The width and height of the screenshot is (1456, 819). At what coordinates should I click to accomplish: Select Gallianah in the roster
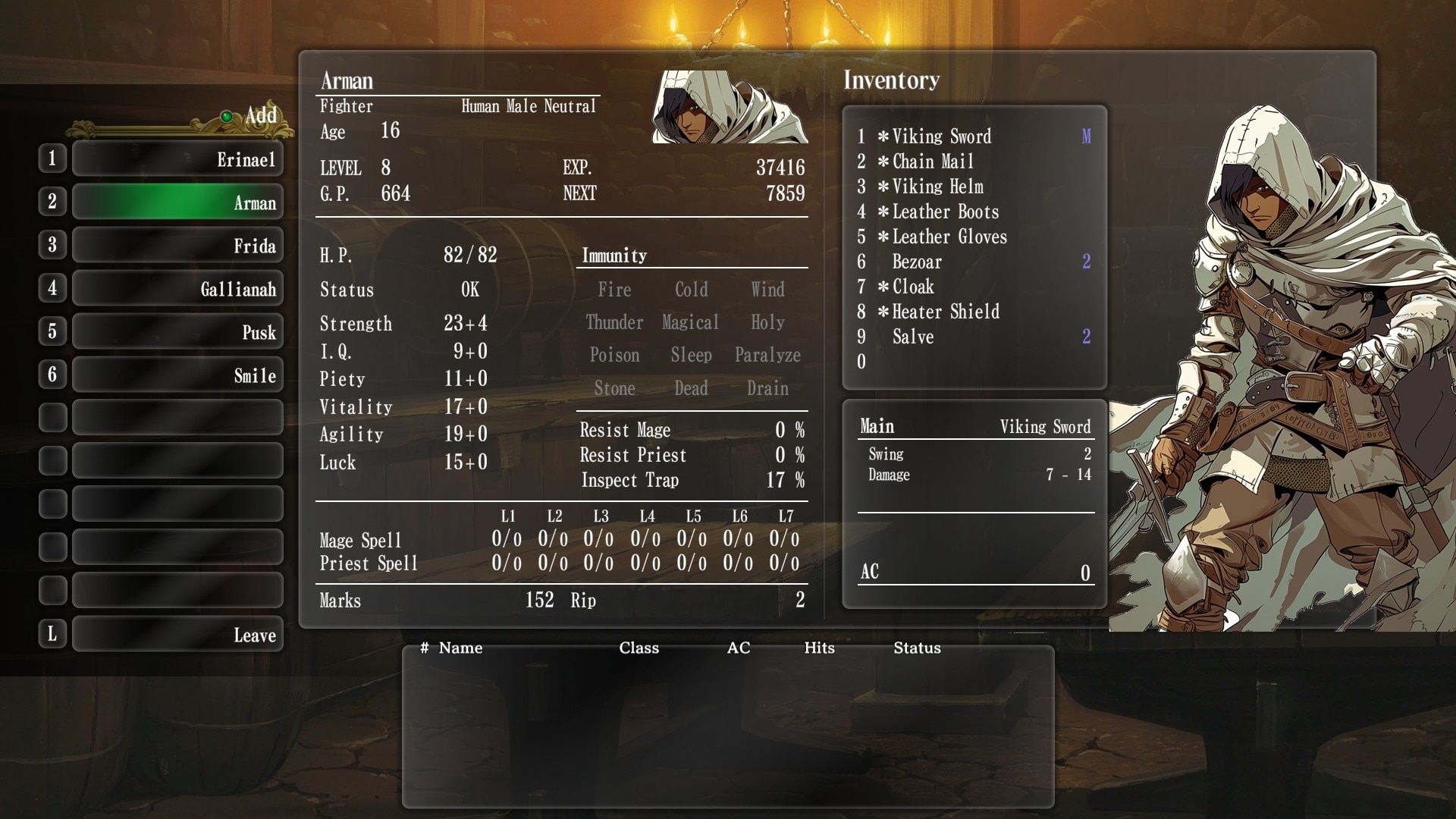click(x=177, y=289)
